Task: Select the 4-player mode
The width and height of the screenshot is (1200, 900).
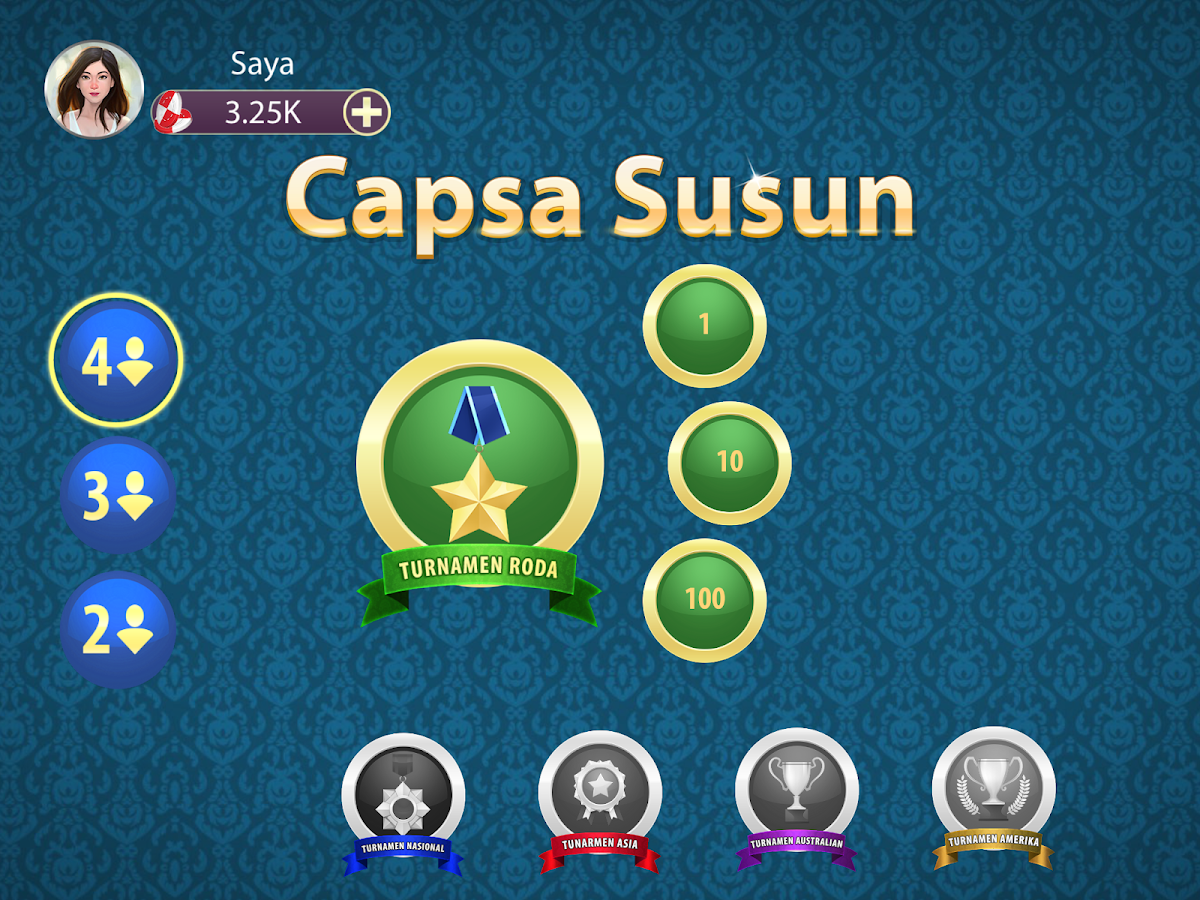Action: point(116,360)
